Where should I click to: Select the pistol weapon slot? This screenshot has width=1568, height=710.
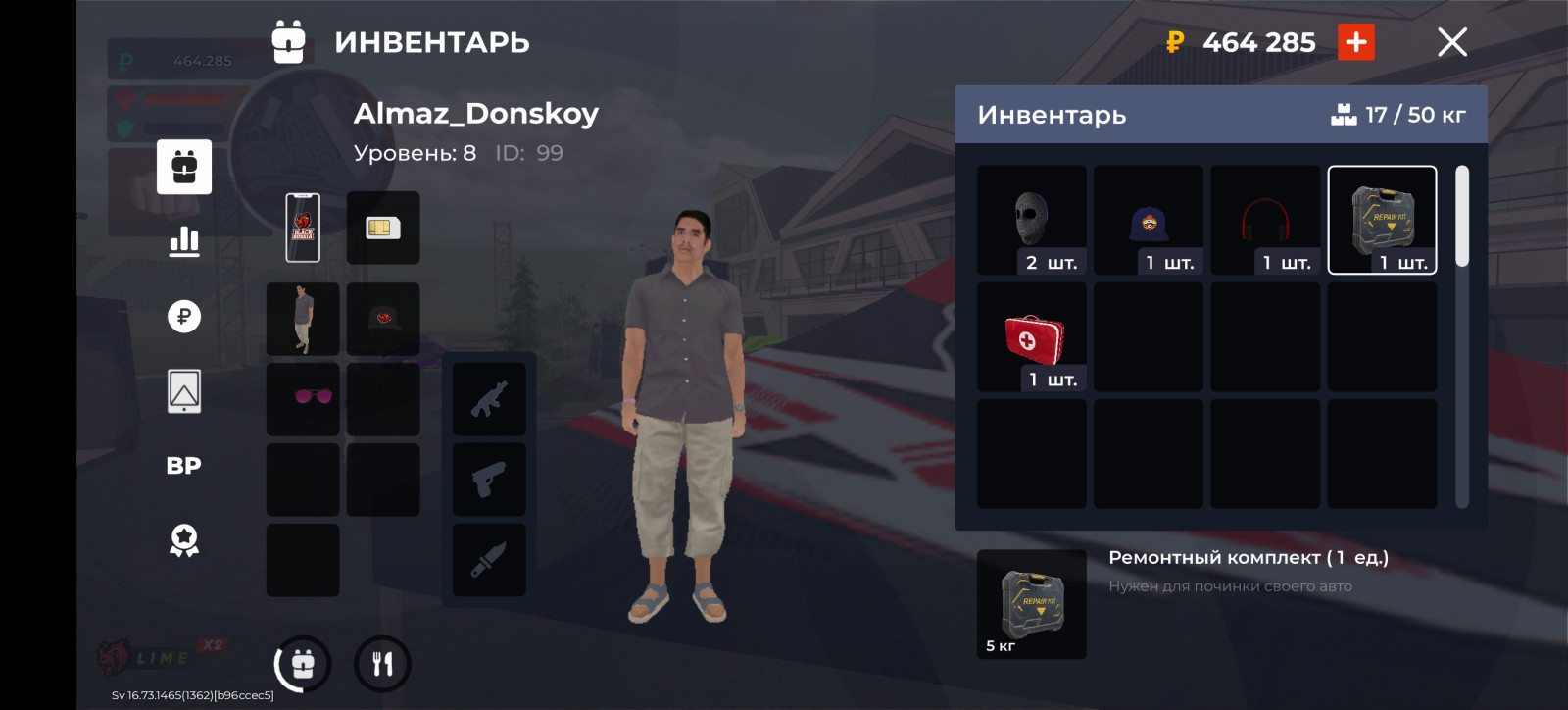[x=489, y=480]
